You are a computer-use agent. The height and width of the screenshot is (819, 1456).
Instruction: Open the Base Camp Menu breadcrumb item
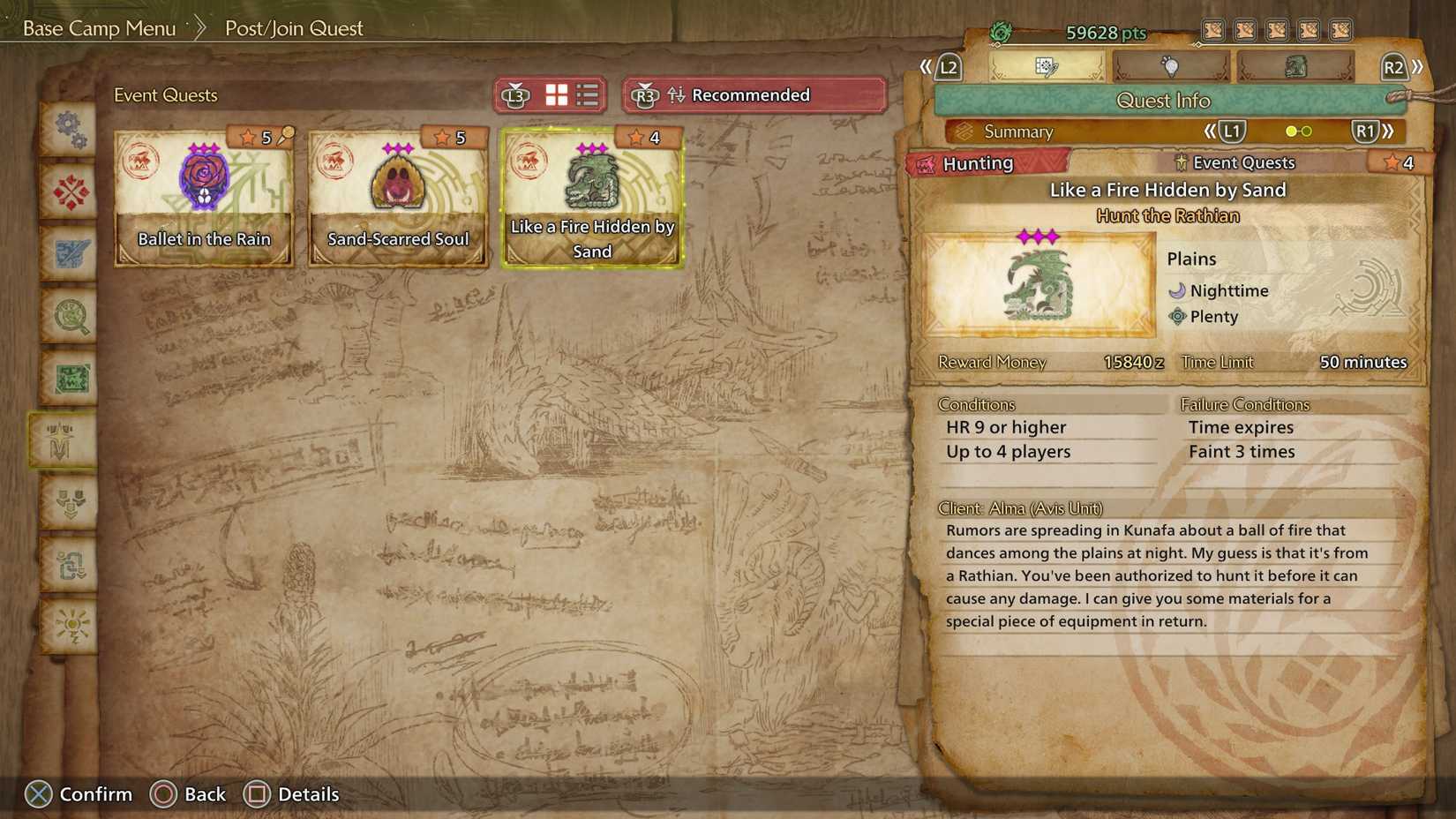[x=99, y=27]
